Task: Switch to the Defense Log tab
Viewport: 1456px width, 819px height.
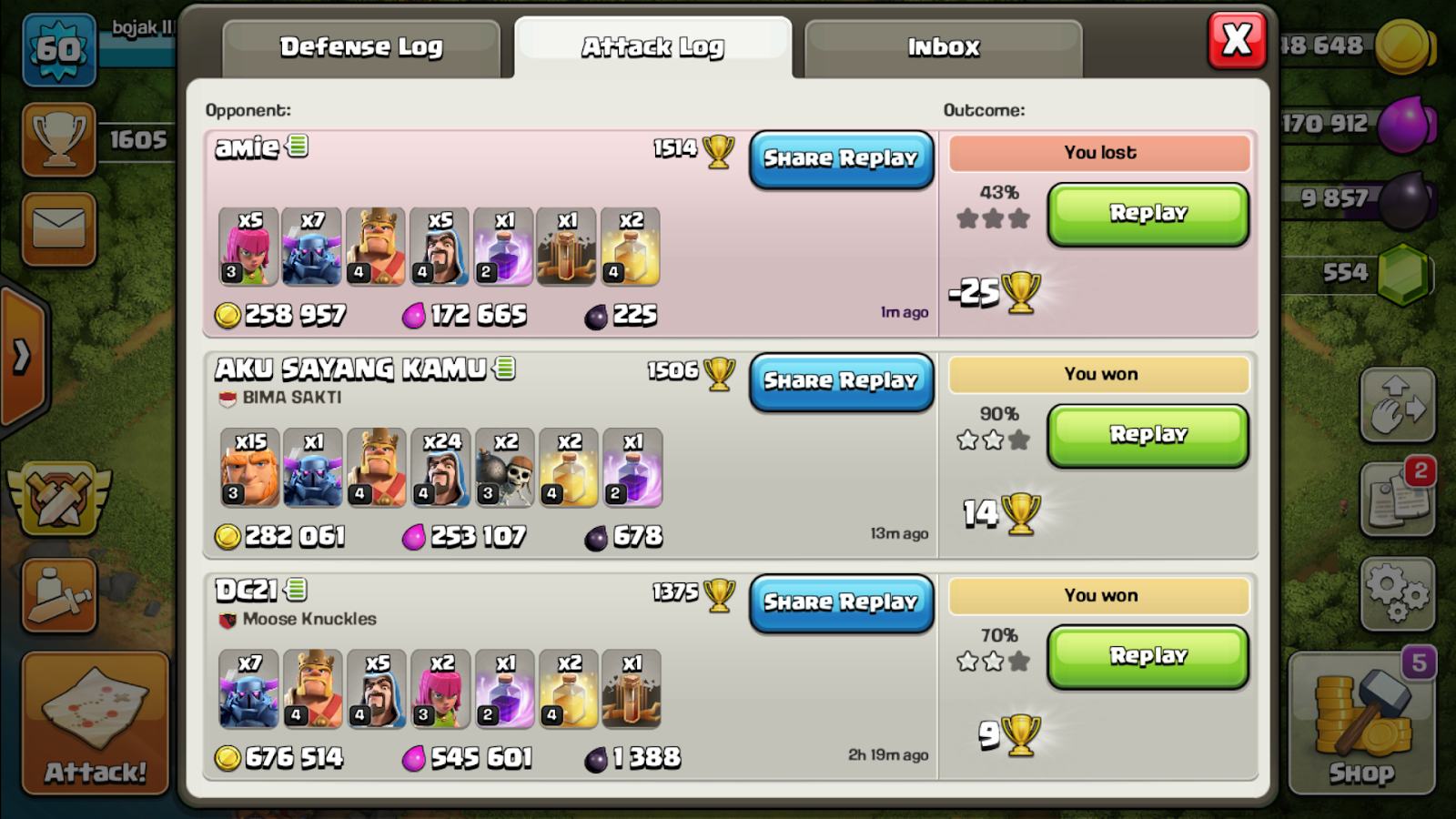Action: [361, 47]
